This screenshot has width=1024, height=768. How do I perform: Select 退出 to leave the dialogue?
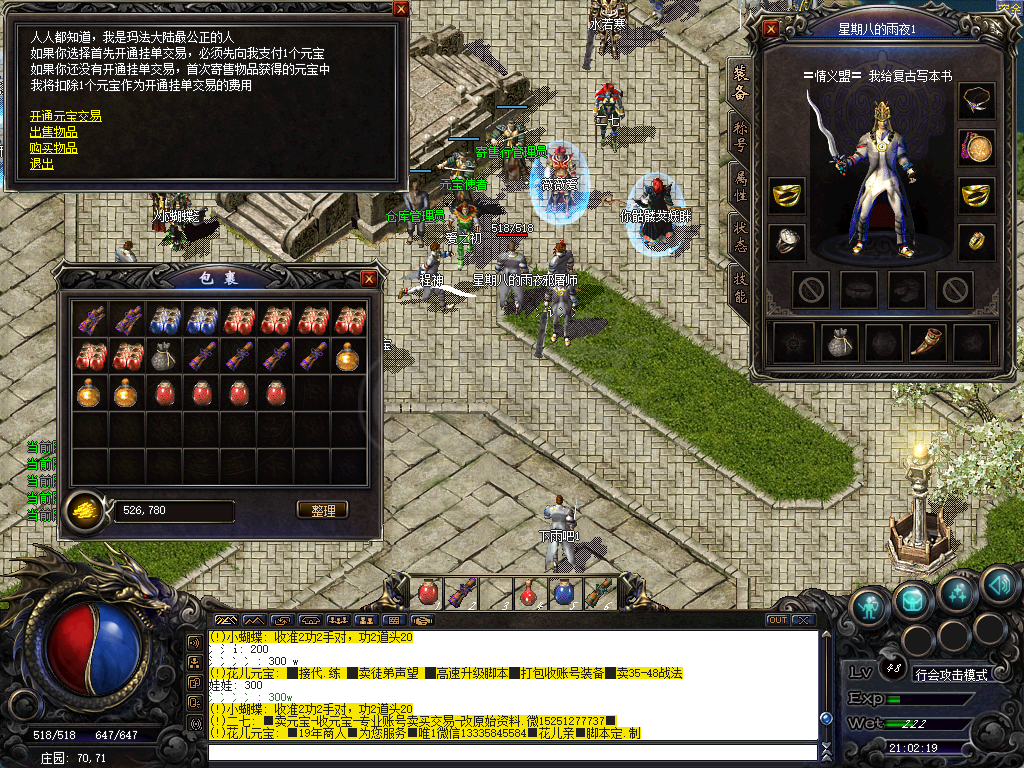(42, 164)
